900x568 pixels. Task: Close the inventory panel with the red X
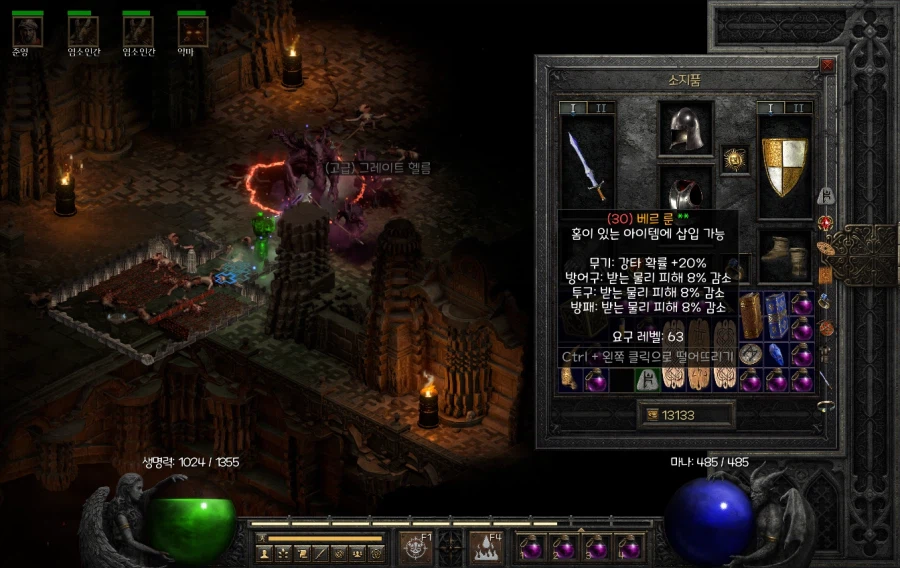tap(826, 65)
